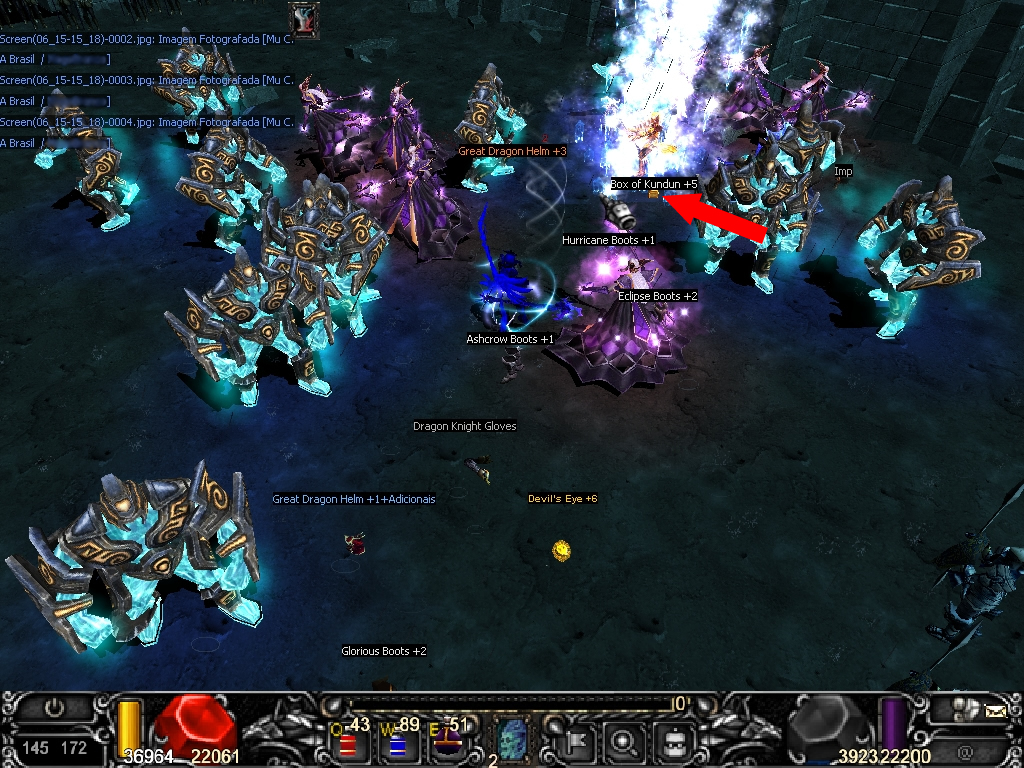Use the blue mana potion in slot W

point(397,743)
